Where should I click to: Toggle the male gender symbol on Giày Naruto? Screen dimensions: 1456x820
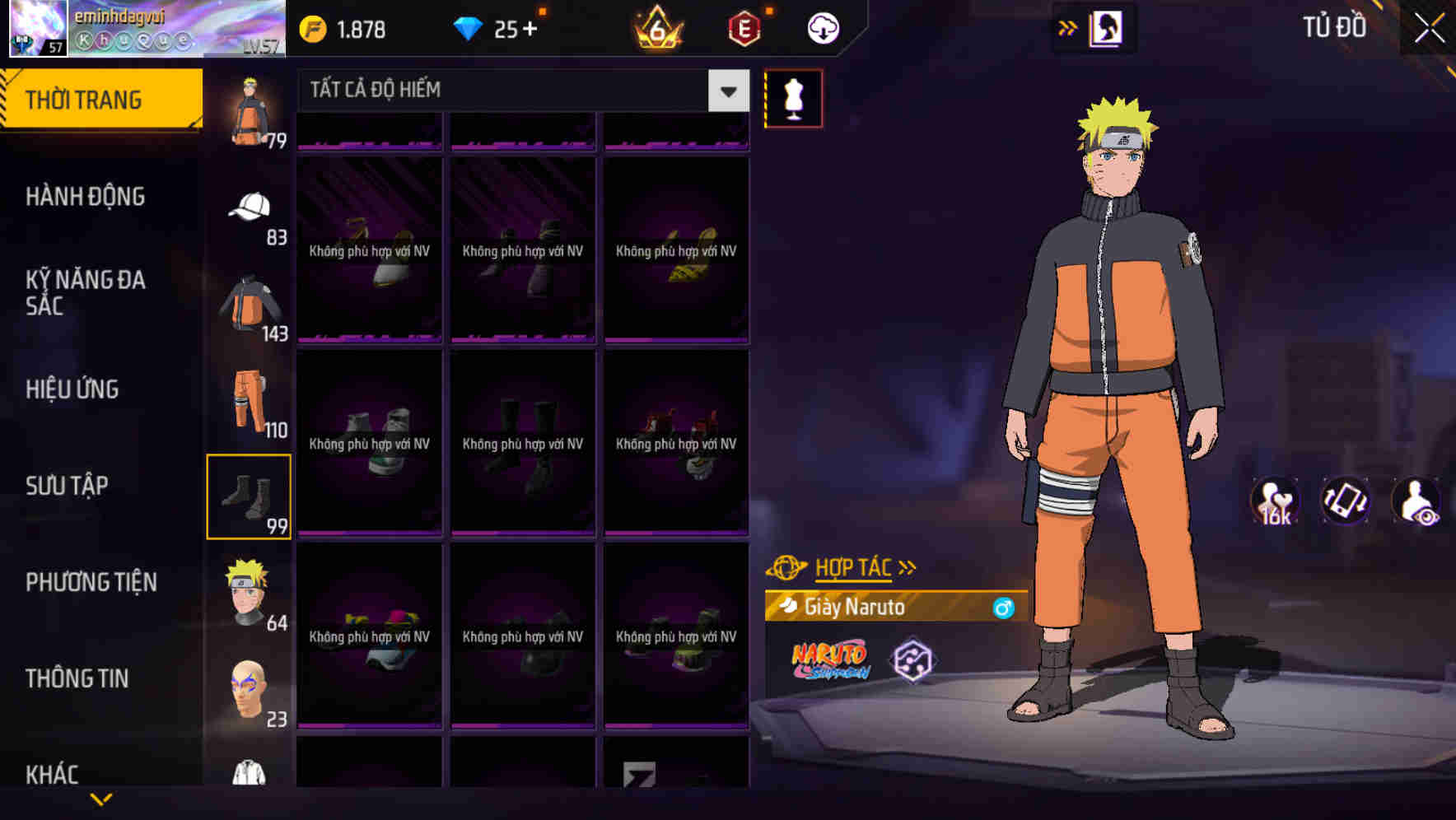(x=1001, y=608)
